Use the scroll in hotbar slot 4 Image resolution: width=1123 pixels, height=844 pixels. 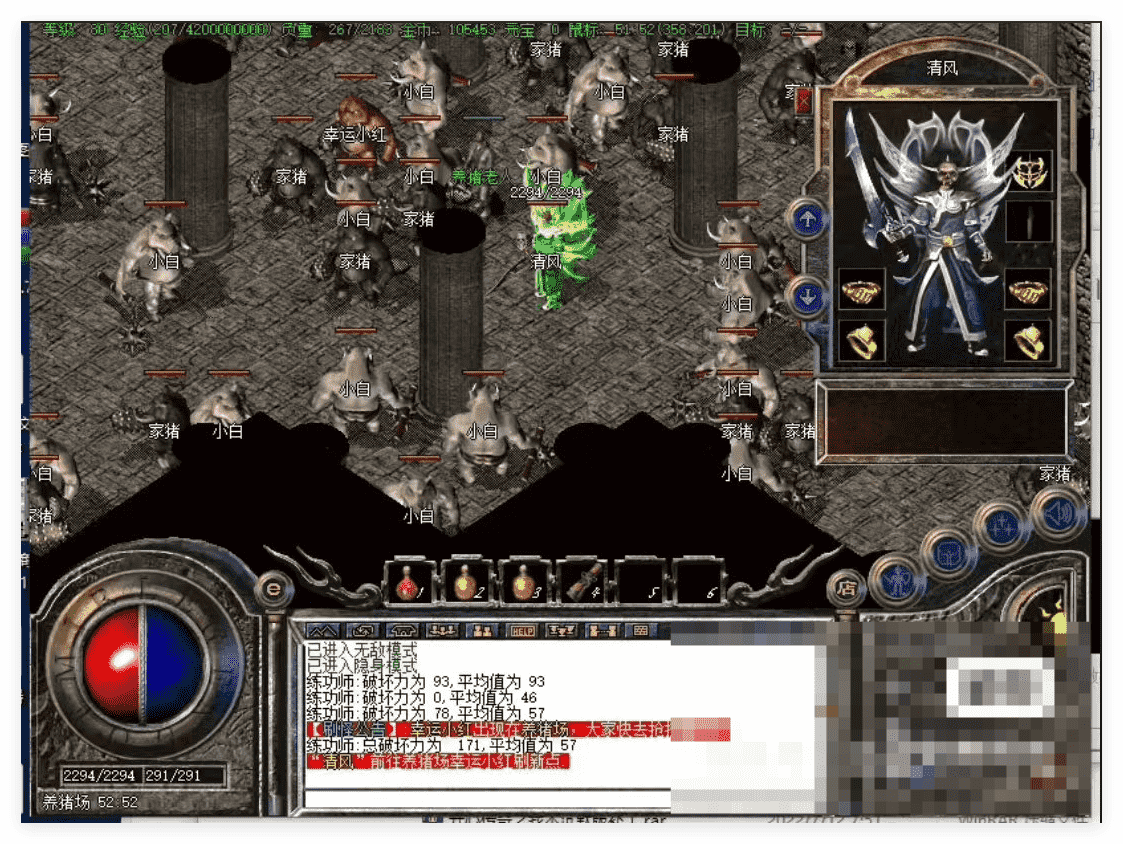pos(582,582)
